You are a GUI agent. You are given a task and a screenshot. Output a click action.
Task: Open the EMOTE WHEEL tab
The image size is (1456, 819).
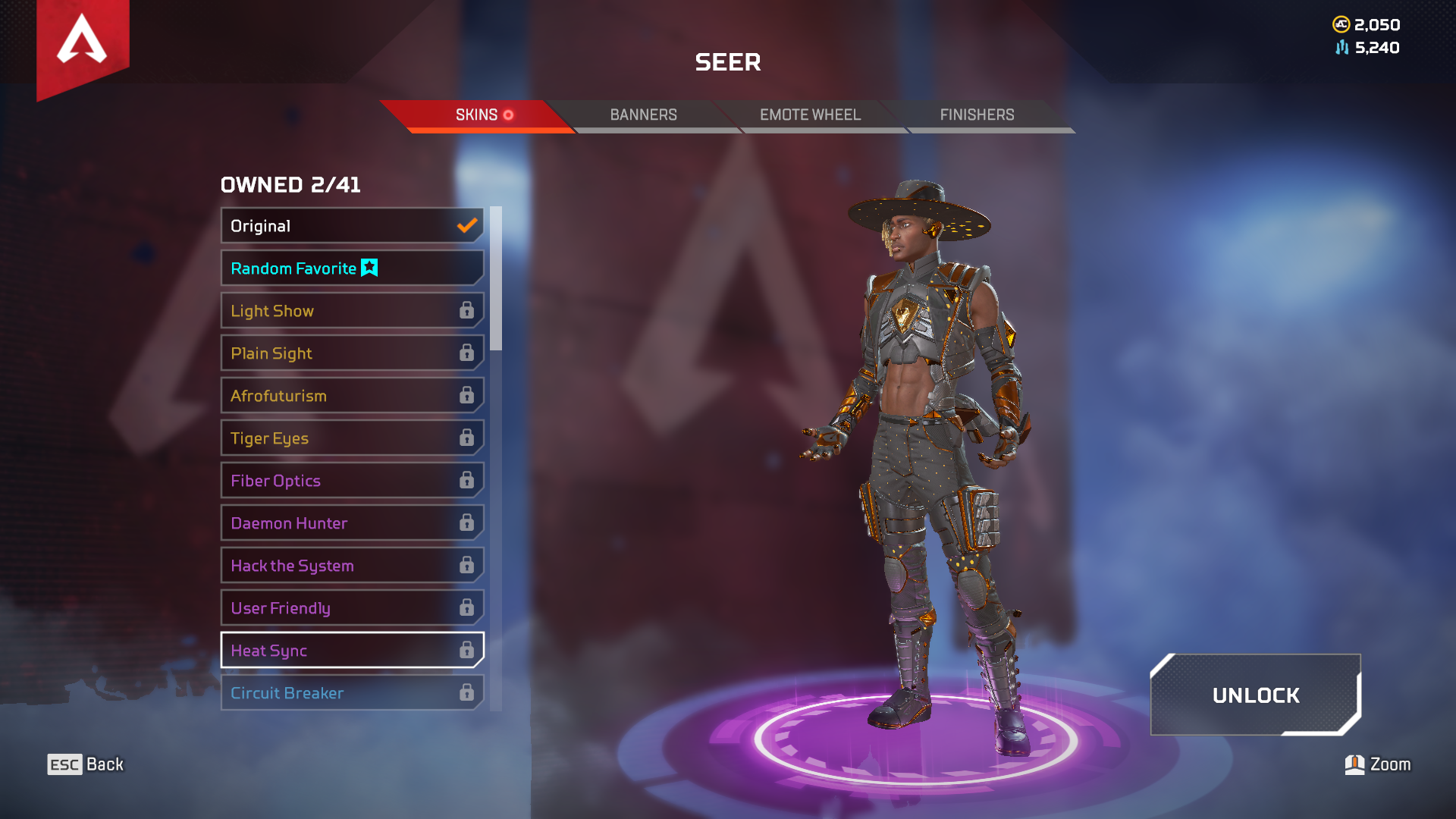810,115
